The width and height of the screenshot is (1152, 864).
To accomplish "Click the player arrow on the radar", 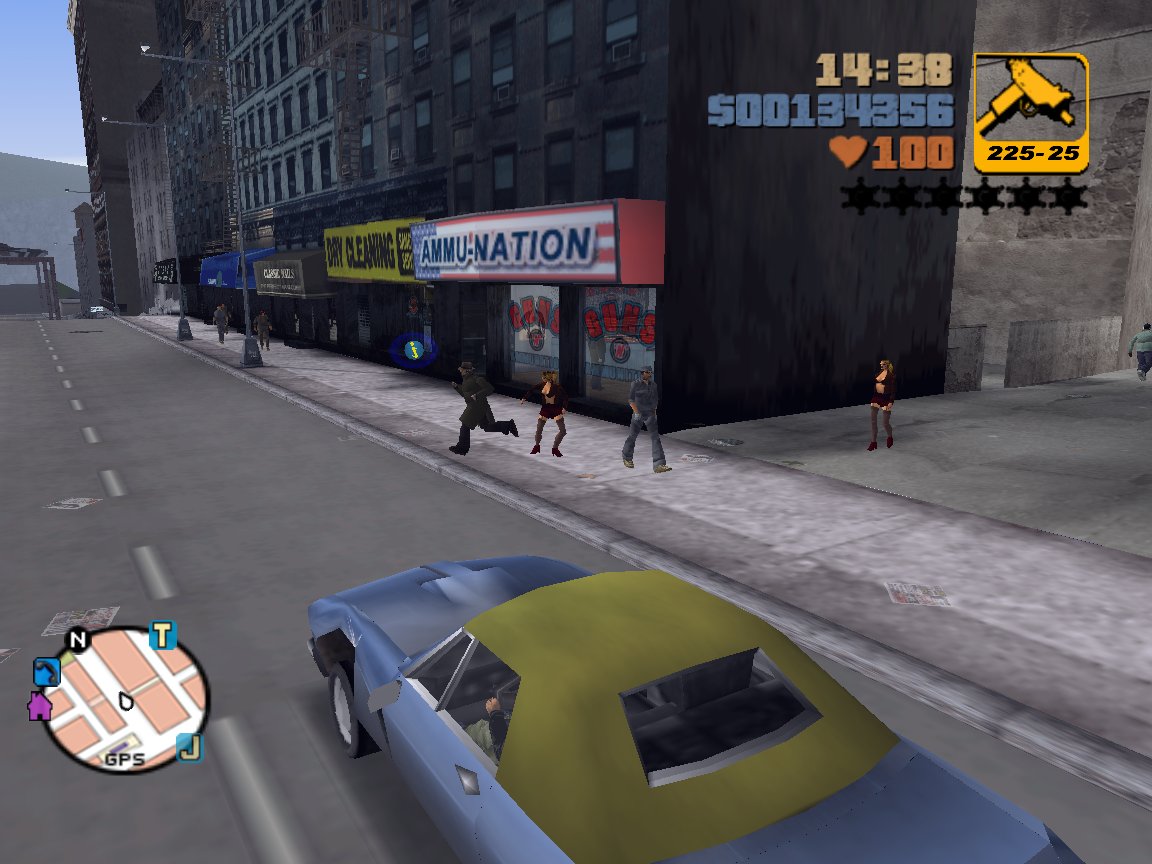I will [x=125, y=699].
